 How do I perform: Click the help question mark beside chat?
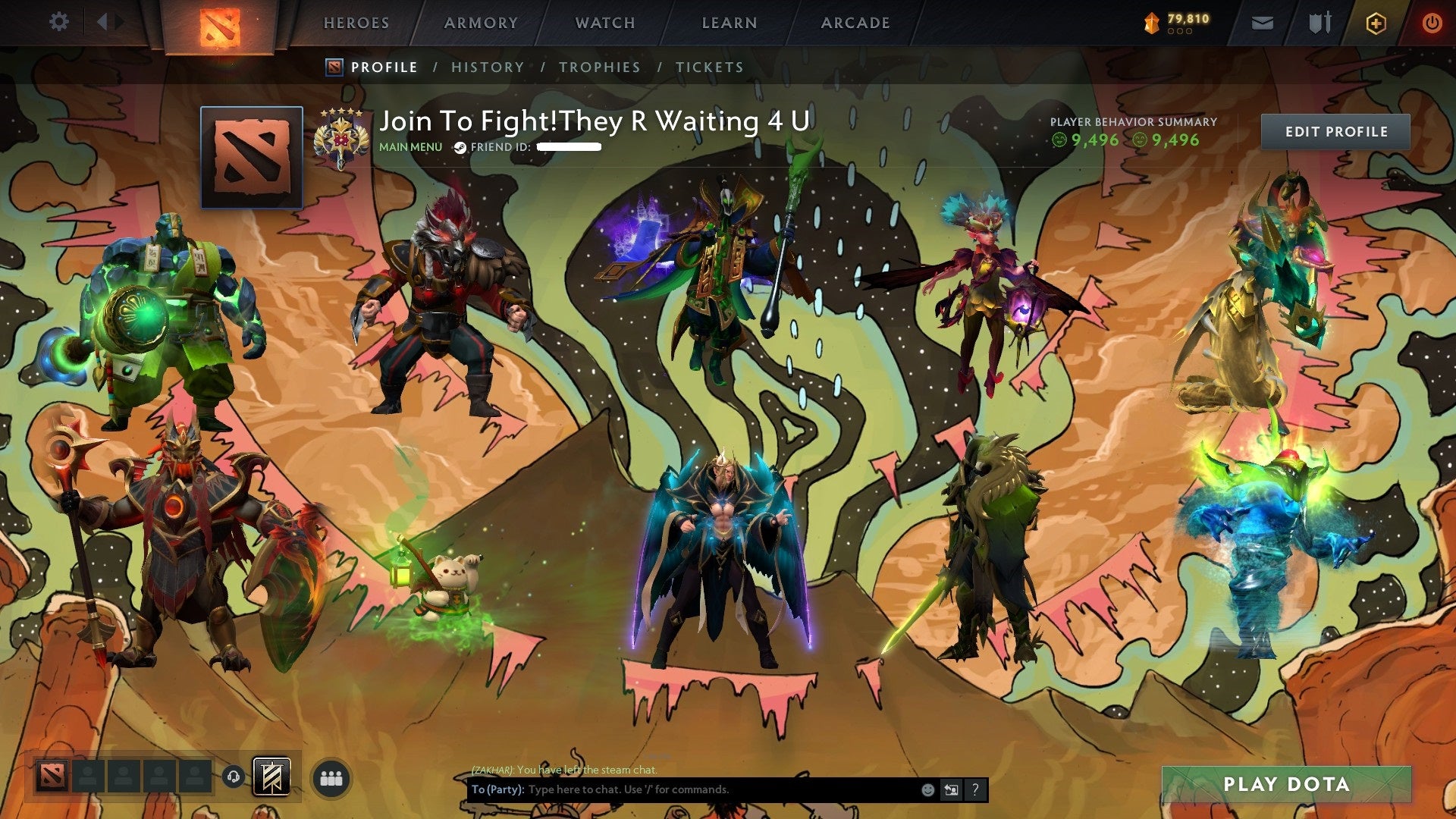(974, 789)
